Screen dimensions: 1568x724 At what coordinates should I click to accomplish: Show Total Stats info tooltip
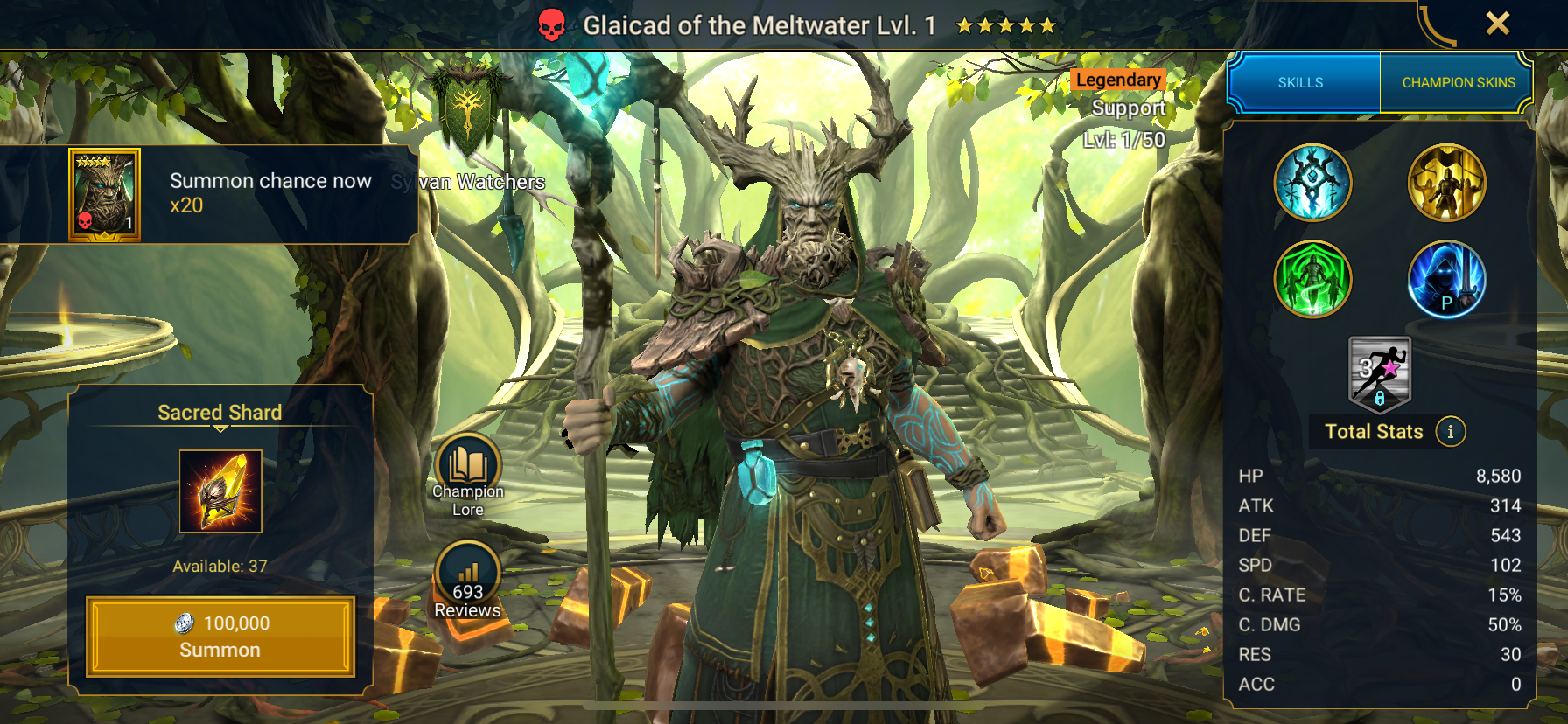[1451, 431]
